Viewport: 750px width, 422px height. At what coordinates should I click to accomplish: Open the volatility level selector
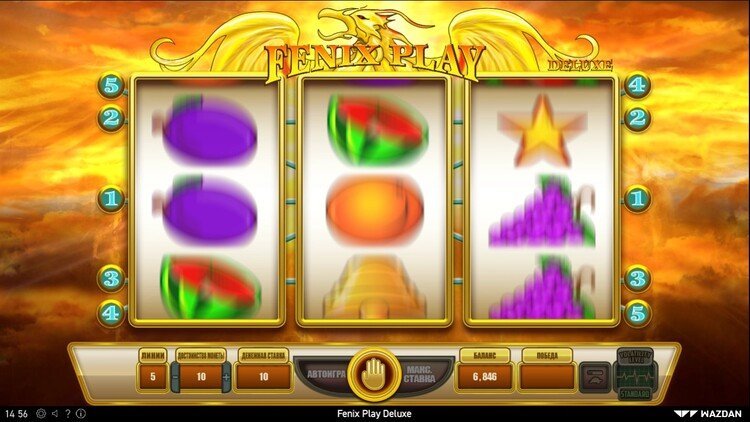[x=634, y=374]
